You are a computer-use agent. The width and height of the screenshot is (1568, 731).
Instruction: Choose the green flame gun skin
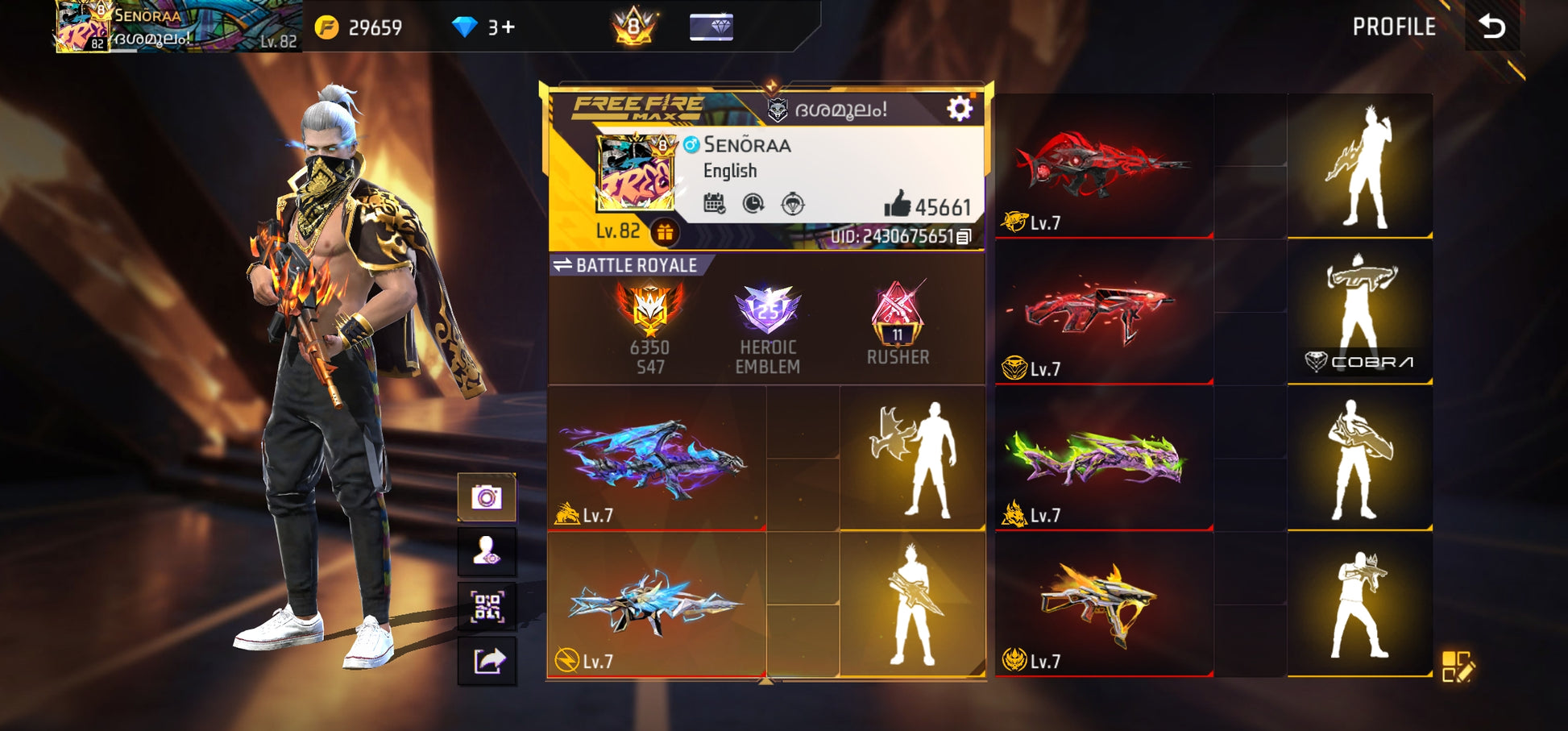[x=1102, y=458]
